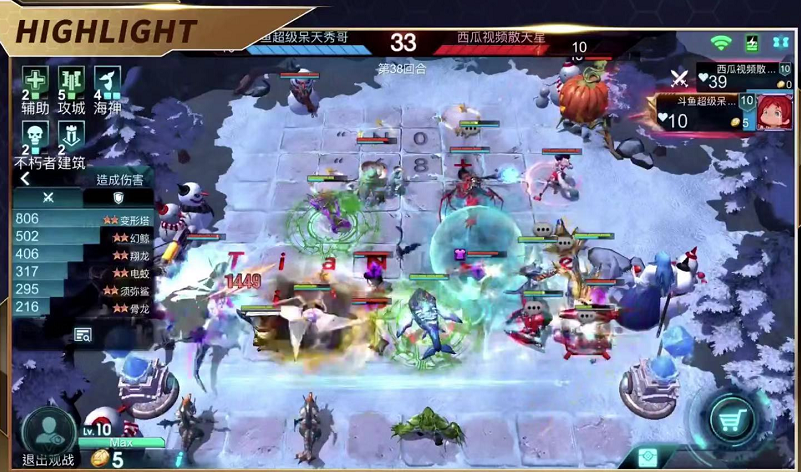Click the small icon below the shop cart
801x472 pixels.
648,458
